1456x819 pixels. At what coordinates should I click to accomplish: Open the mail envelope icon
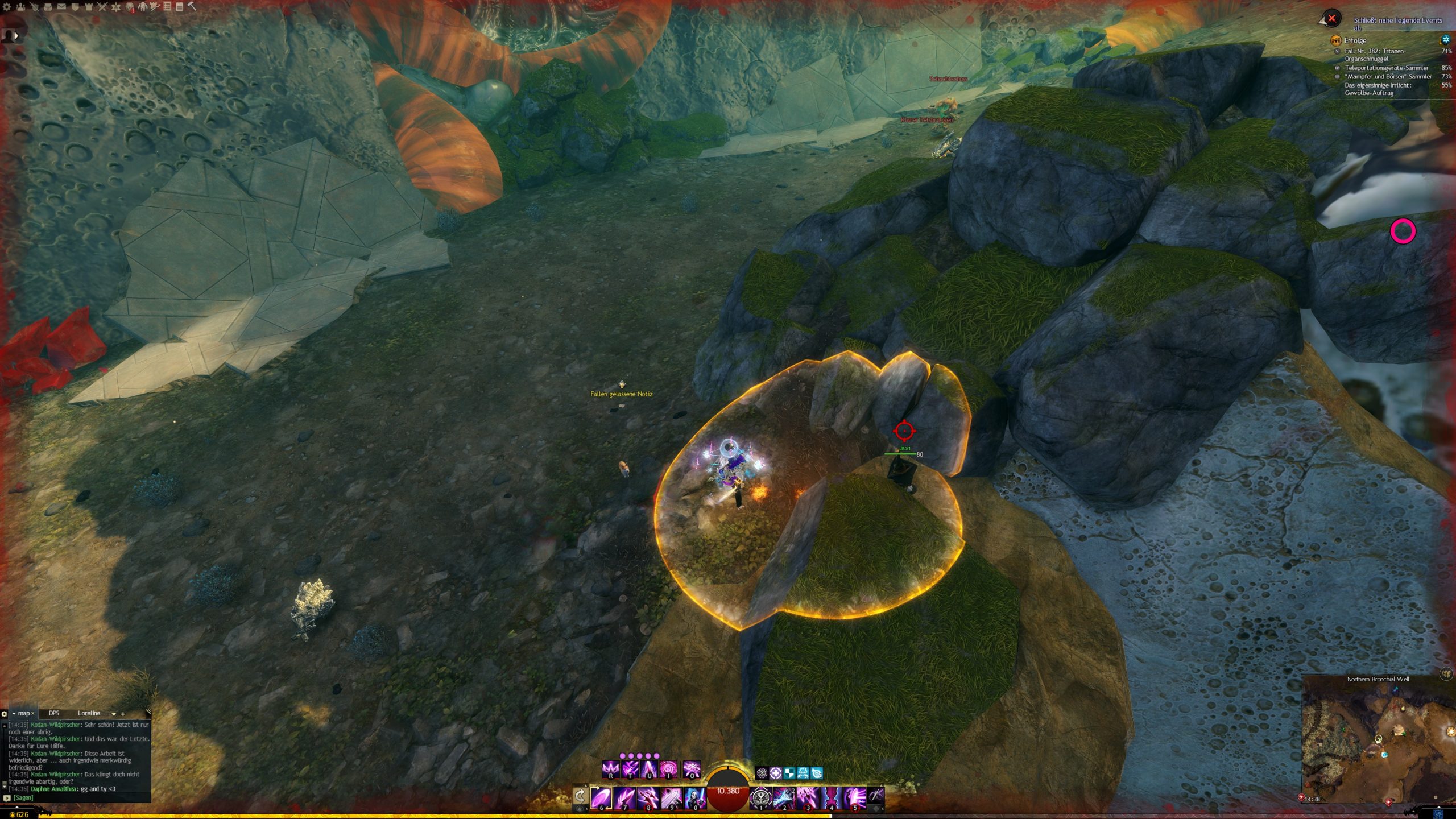[61, 7]
